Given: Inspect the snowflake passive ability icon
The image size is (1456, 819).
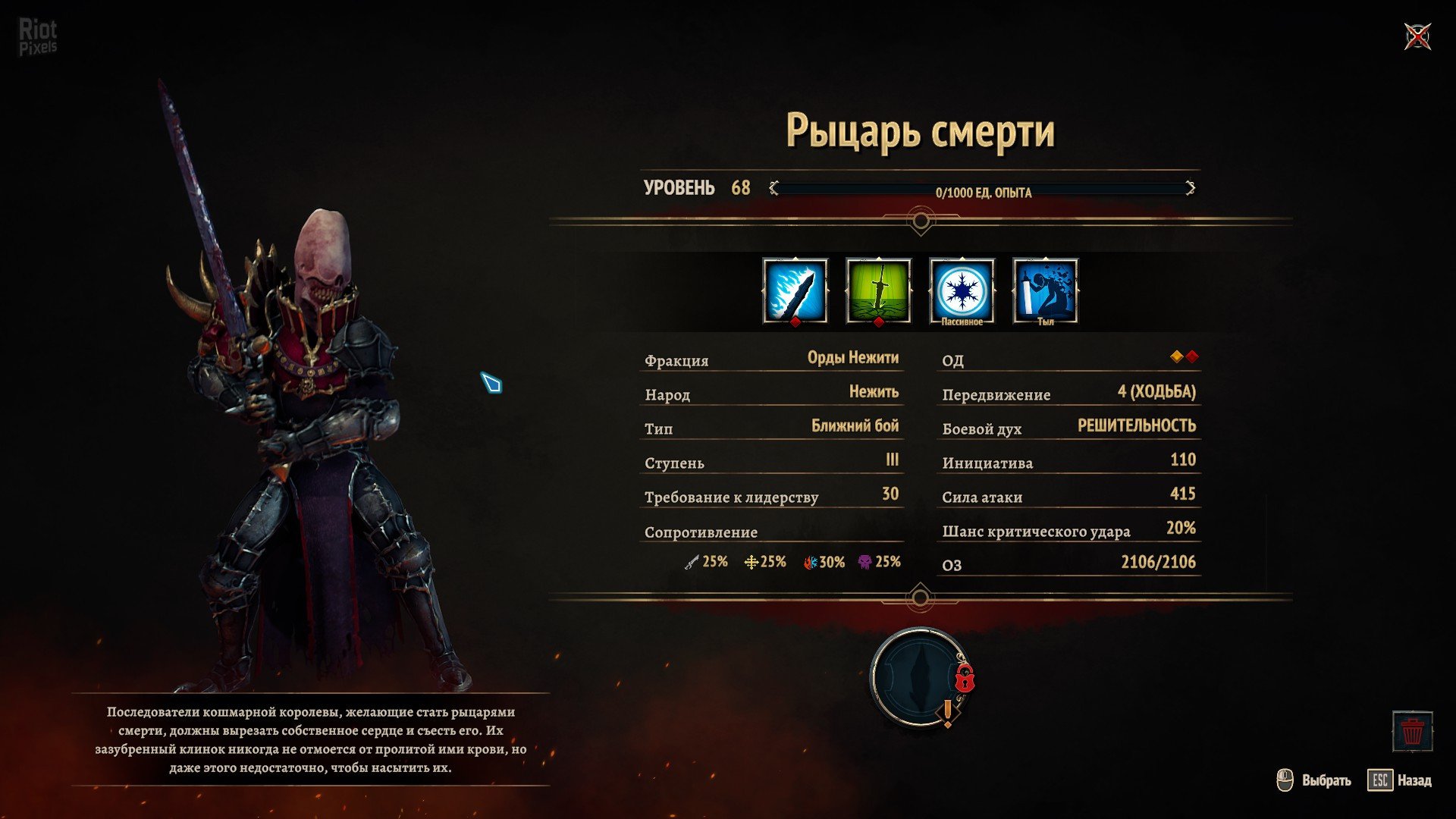Looking at the screenshot, I should click(962, 290).
